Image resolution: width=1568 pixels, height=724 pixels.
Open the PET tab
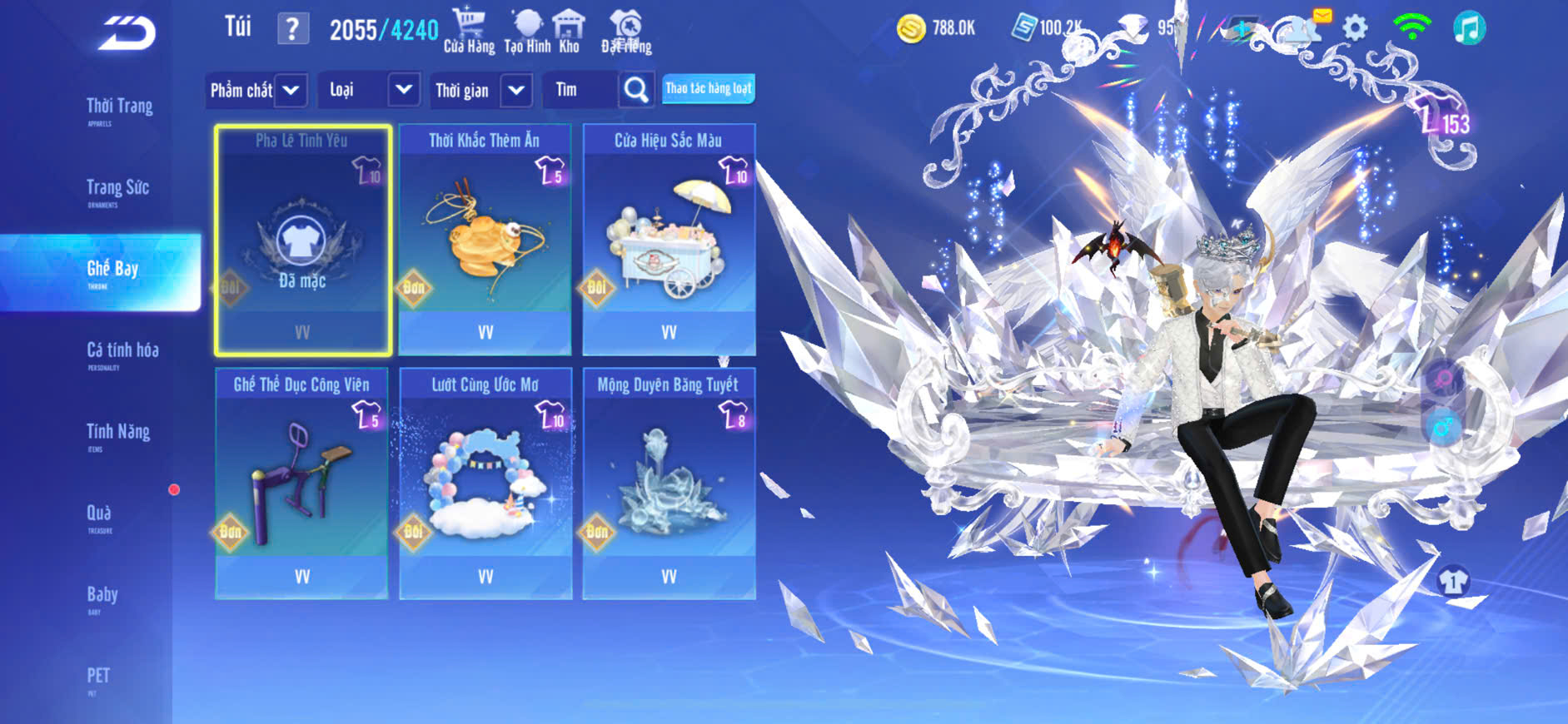(98, 677)
